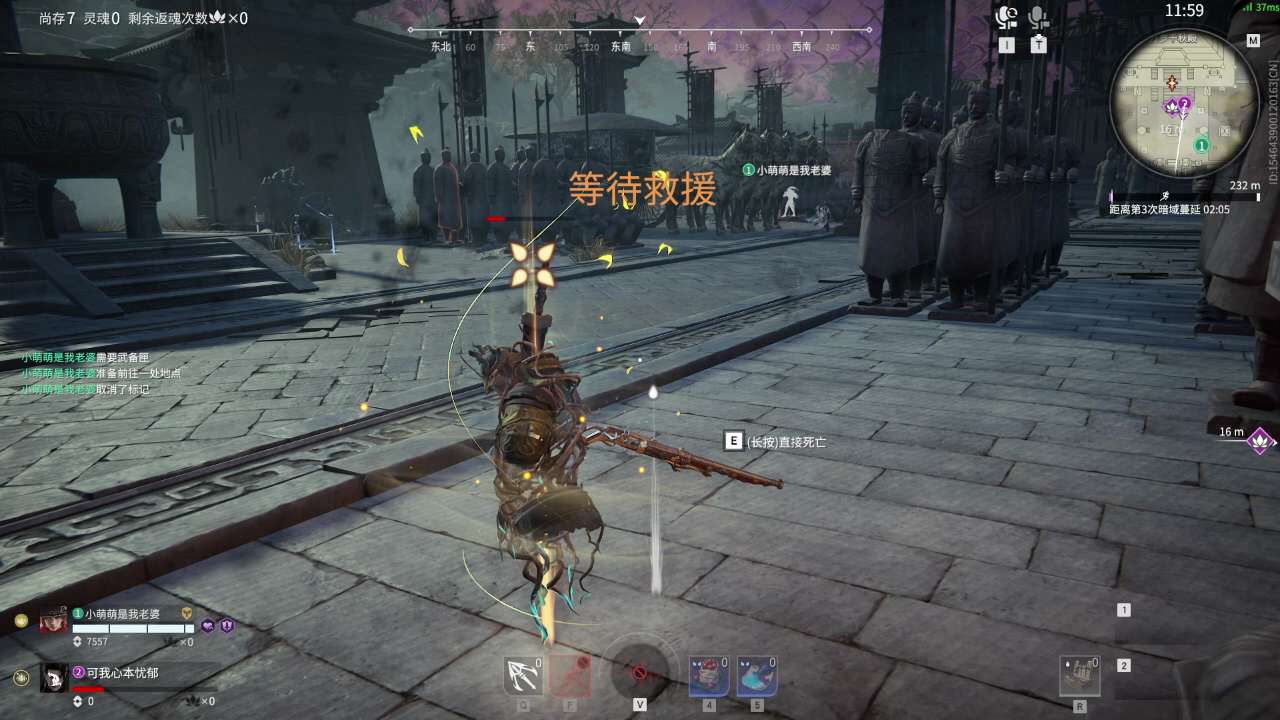The height and width of the screenshot is (720, 1280).
Task: Click teammate 小萌萌是我老婆's portrait
Action: pos(54,620)
